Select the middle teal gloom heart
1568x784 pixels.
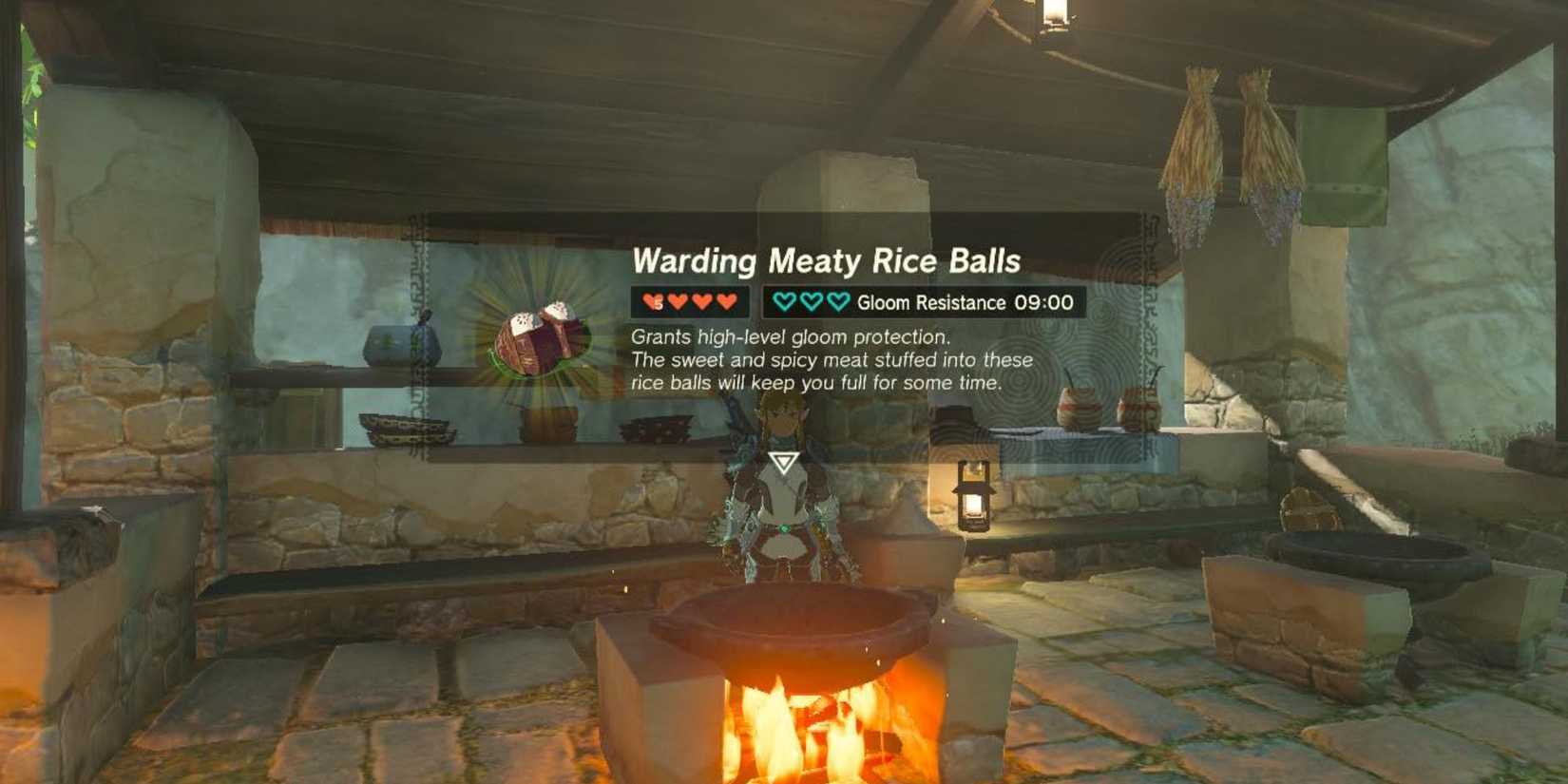tap(810, 302)
